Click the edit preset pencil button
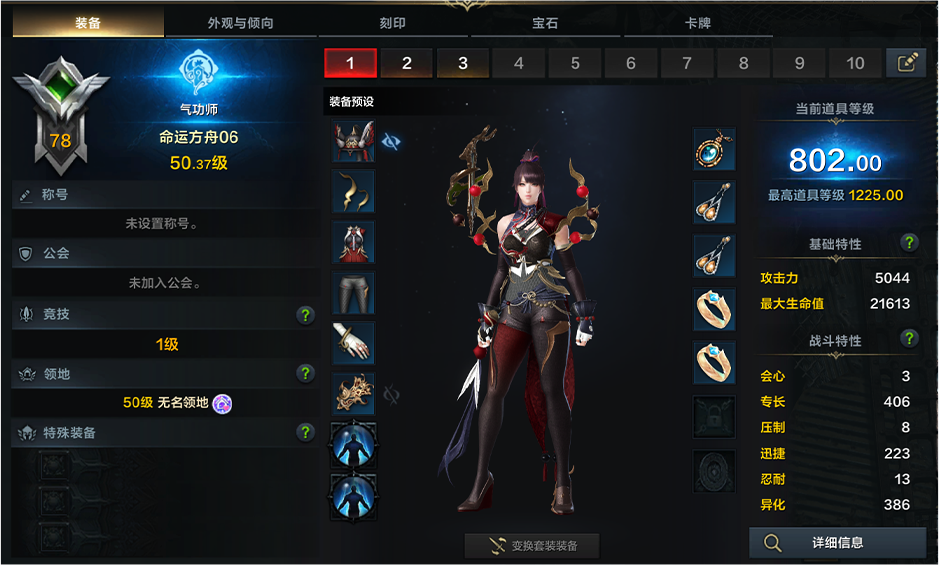 [906, 63]
